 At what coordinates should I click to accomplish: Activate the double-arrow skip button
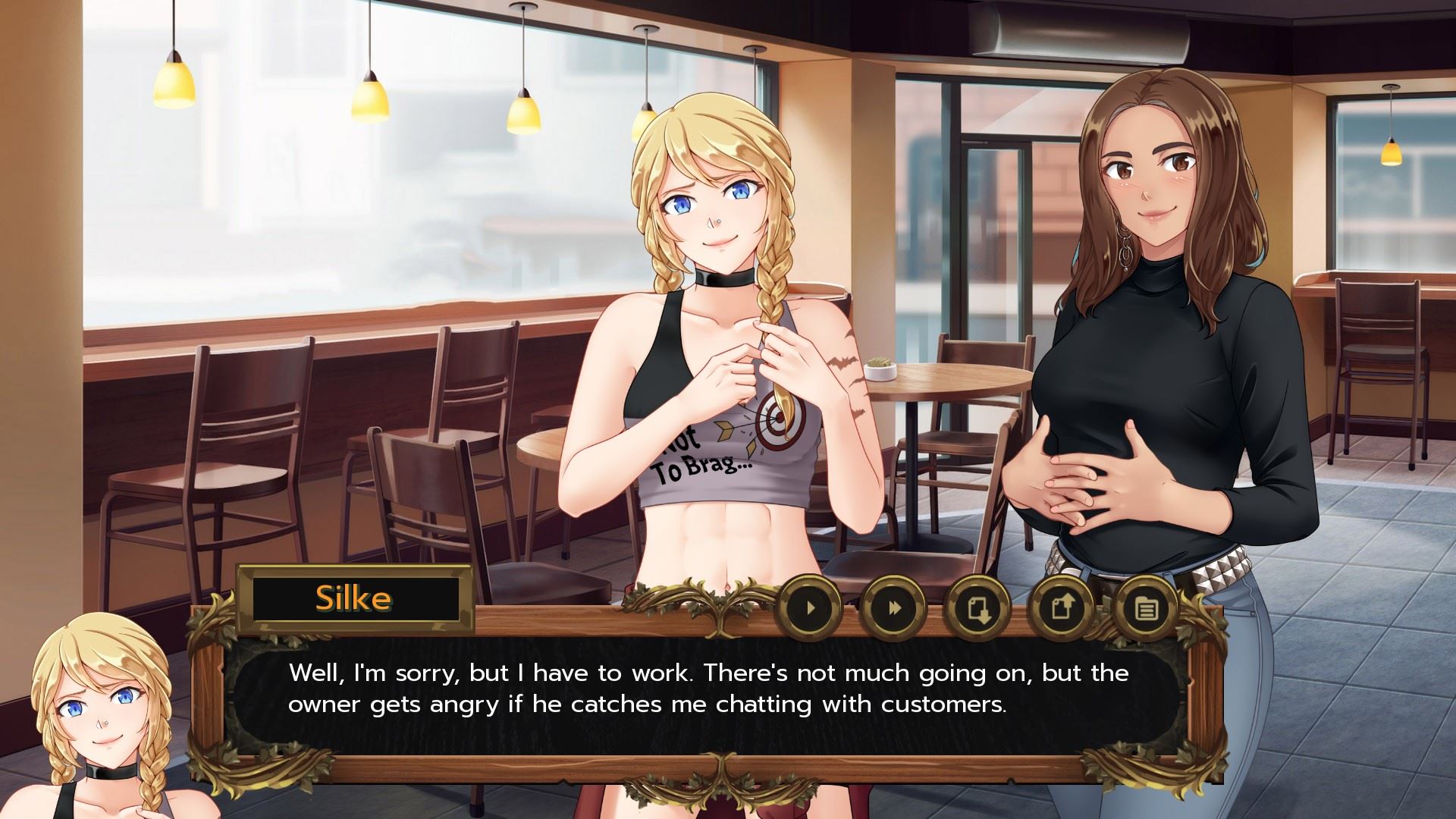tap(895, 607)
